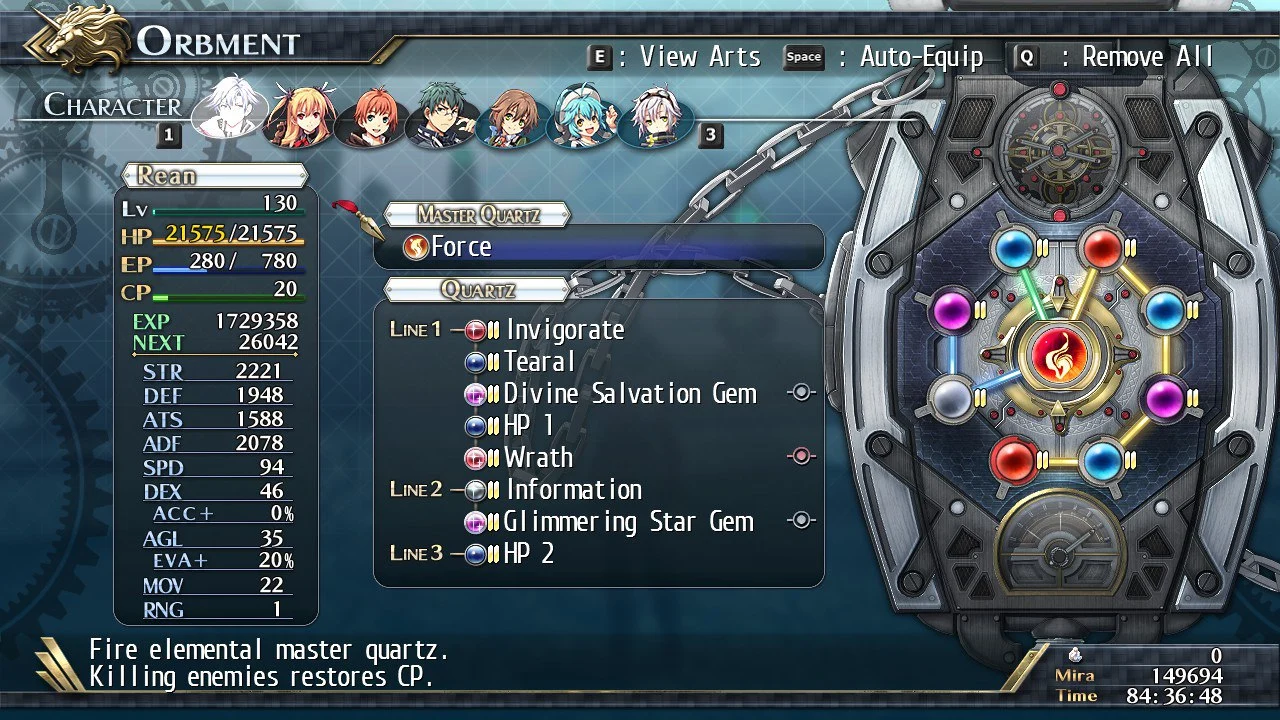Select the Force master quartz entry
The height and width of the screenshot is (720, 1280).
[x=598, y=247]
